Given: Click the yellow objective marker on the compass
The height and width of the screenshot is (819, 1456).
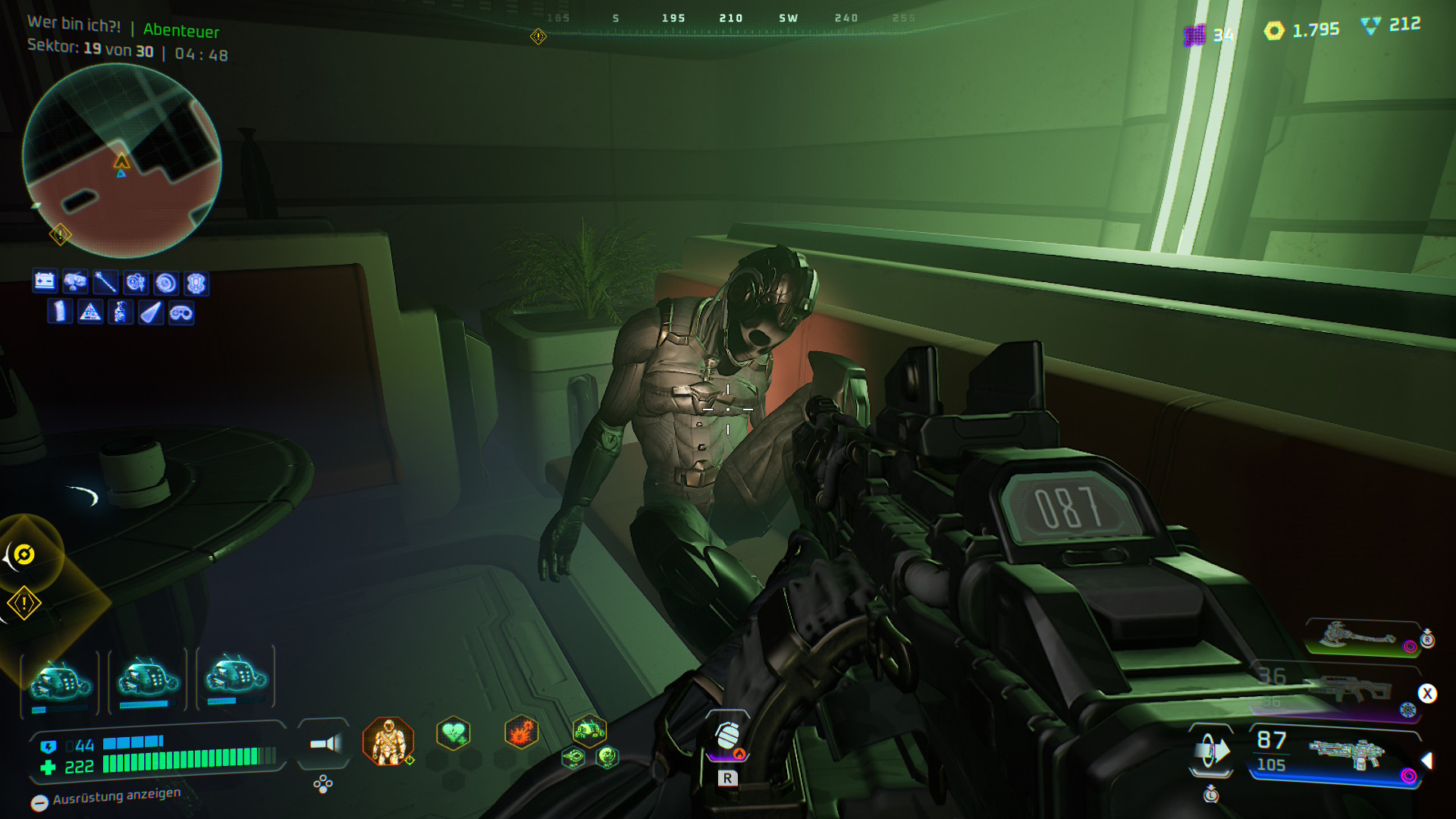Looking at the screenshot, I should [538, 36].
